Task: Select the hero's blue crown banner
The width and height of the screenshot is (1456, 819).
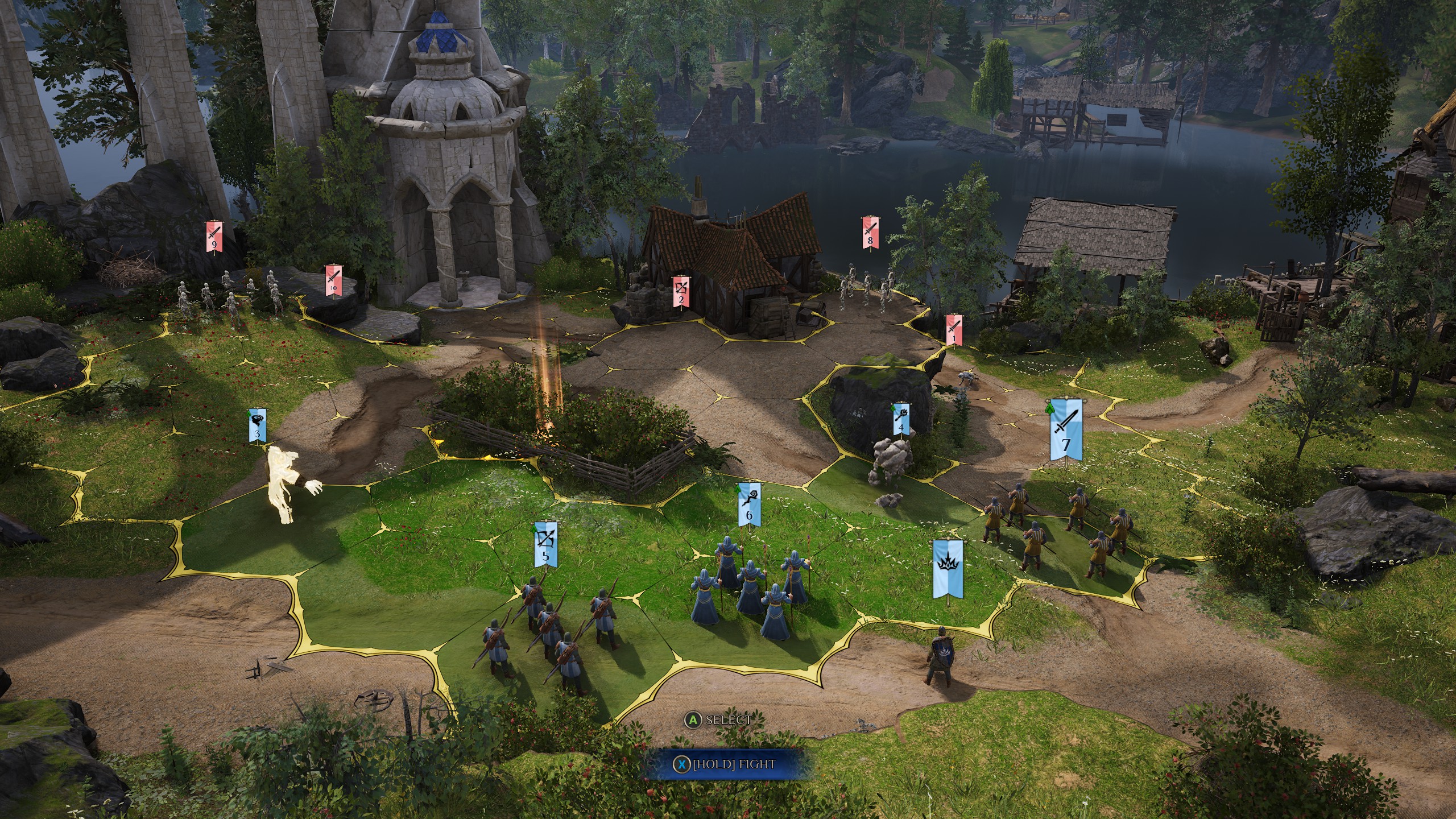Action: (948, 569)
